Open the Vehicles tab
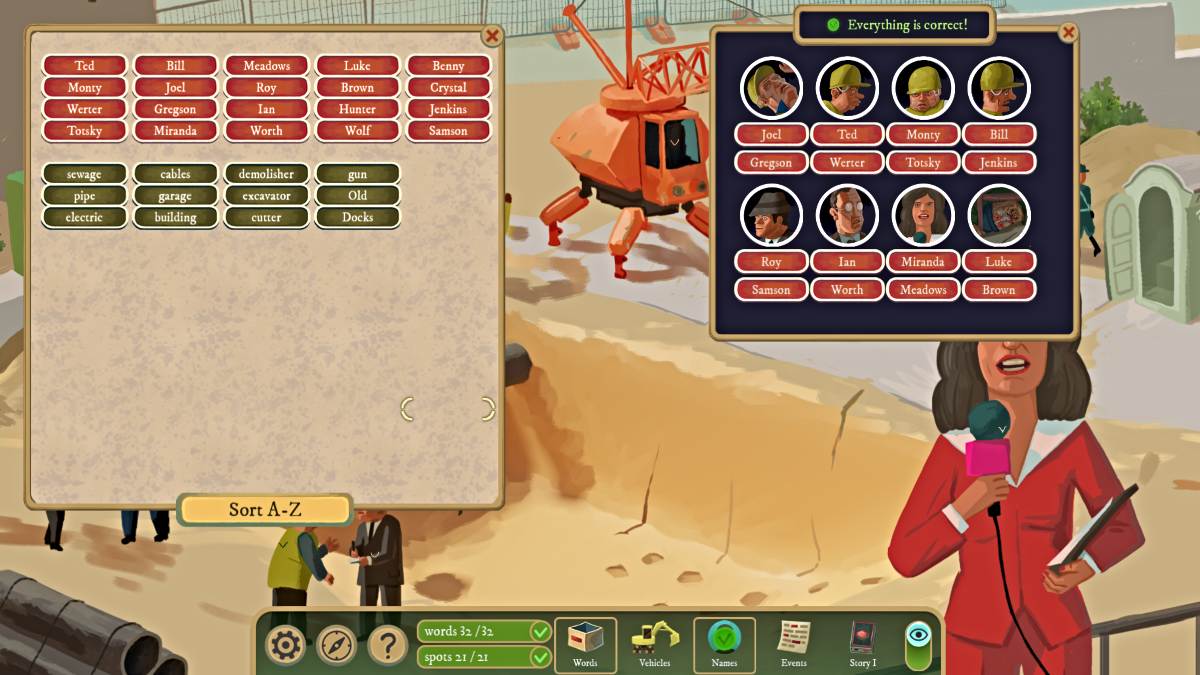Viewport: 1200px width, 675px height. [x=655, y=644]
